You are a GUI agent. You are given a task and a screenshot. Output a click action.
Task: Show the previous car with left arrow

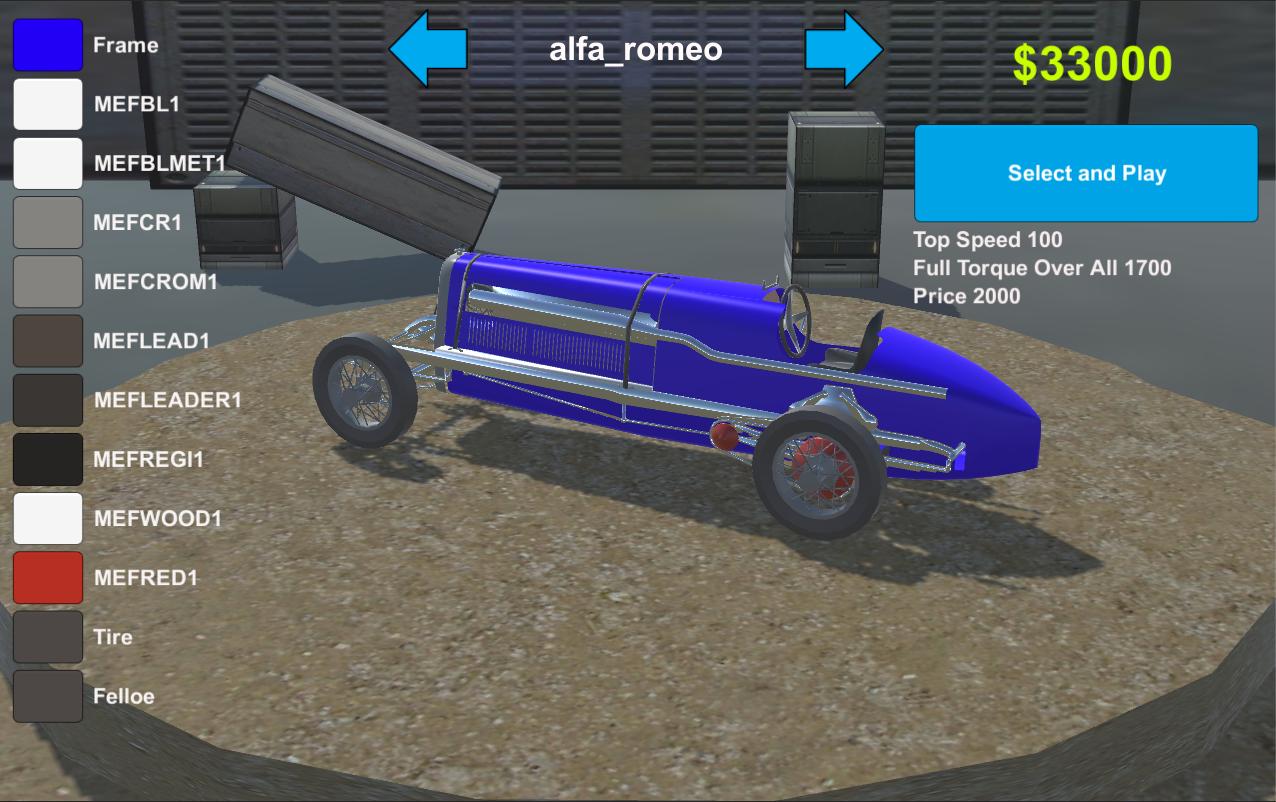428,48
